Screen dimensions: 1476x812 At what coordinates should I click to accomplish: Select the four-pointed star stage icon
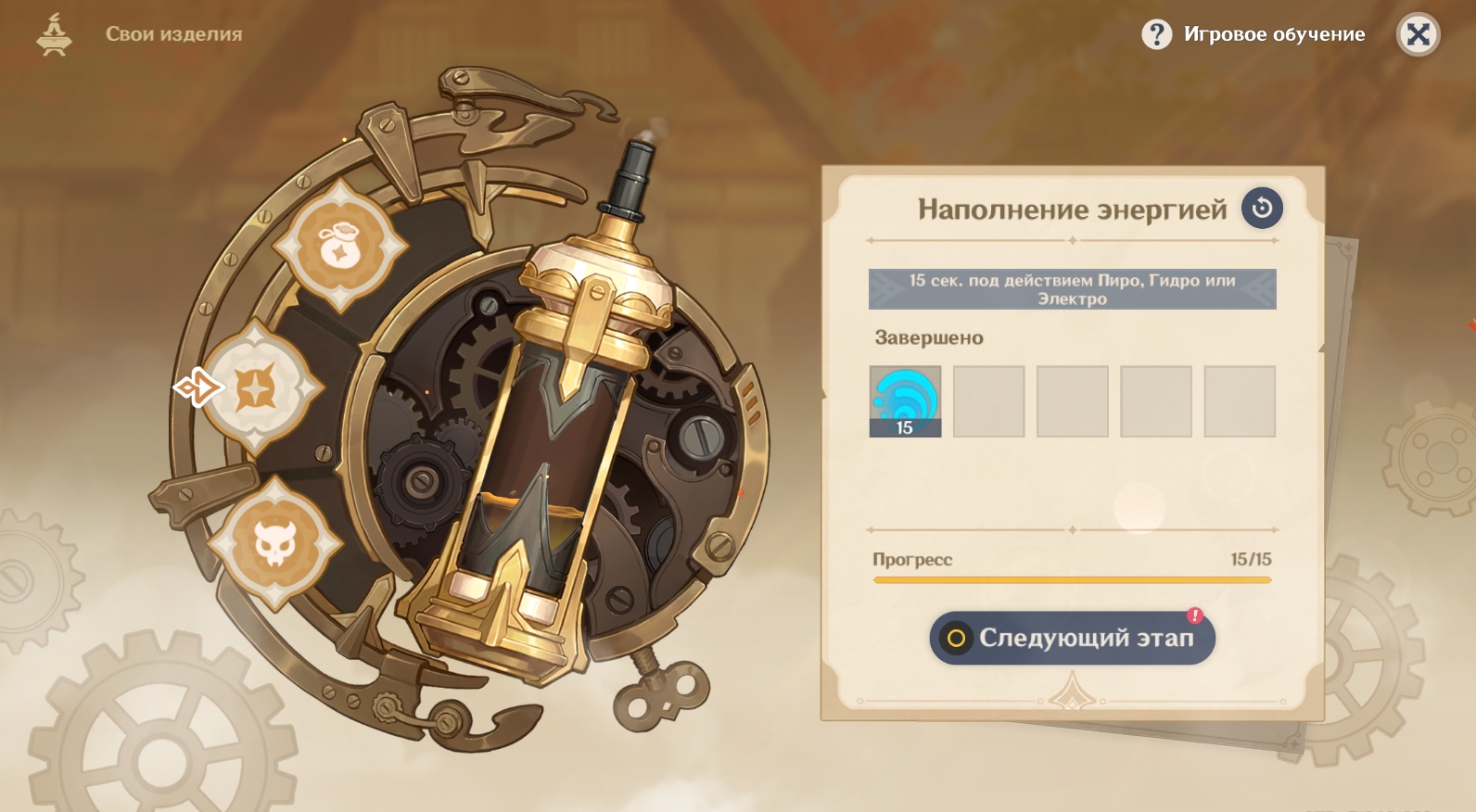(257, 387)
